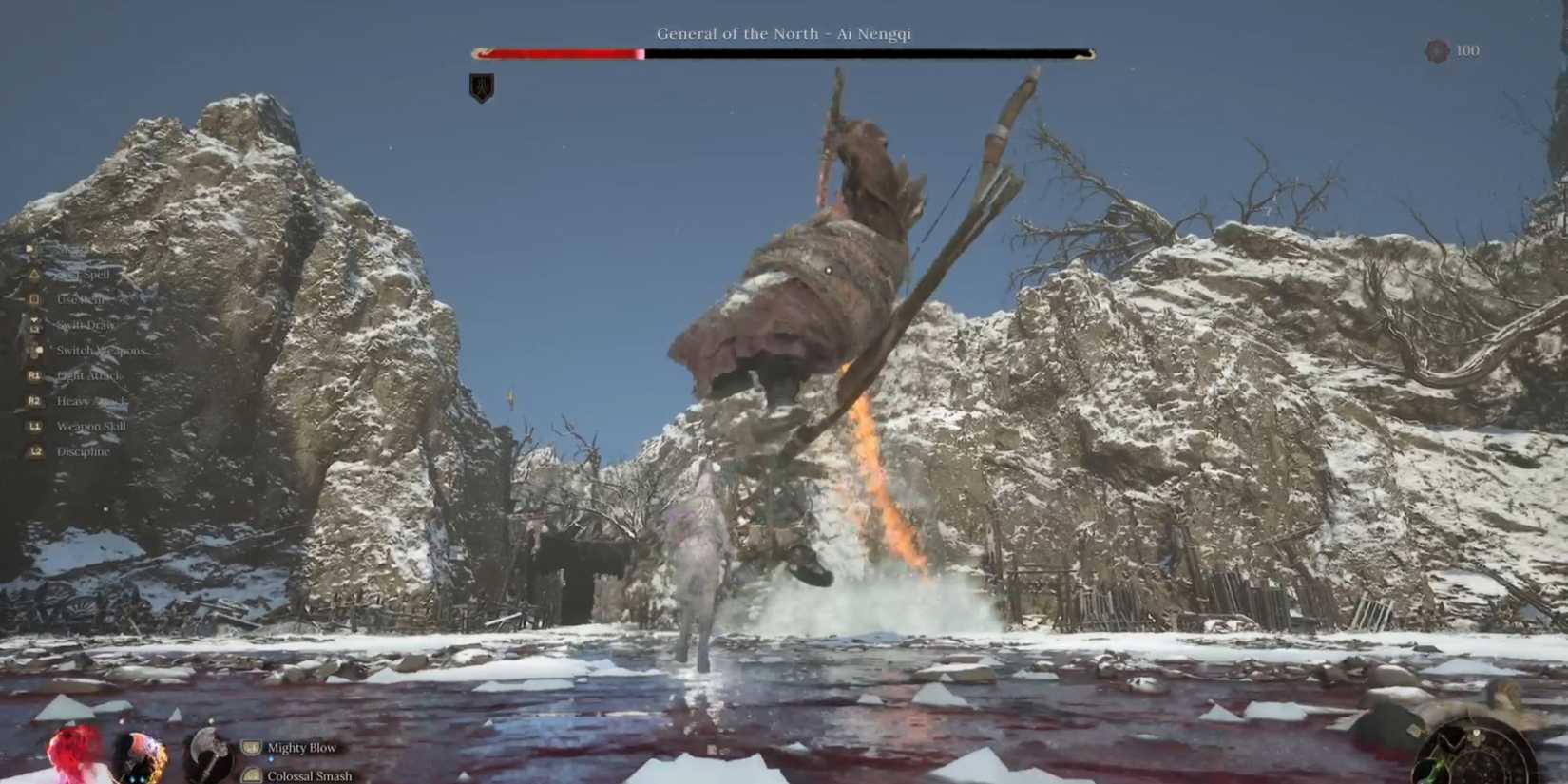The height and width of the screenshot is (784, 1568).
Task: Click the shield emblem below the boss bar
Action: [x=480, y=86]
